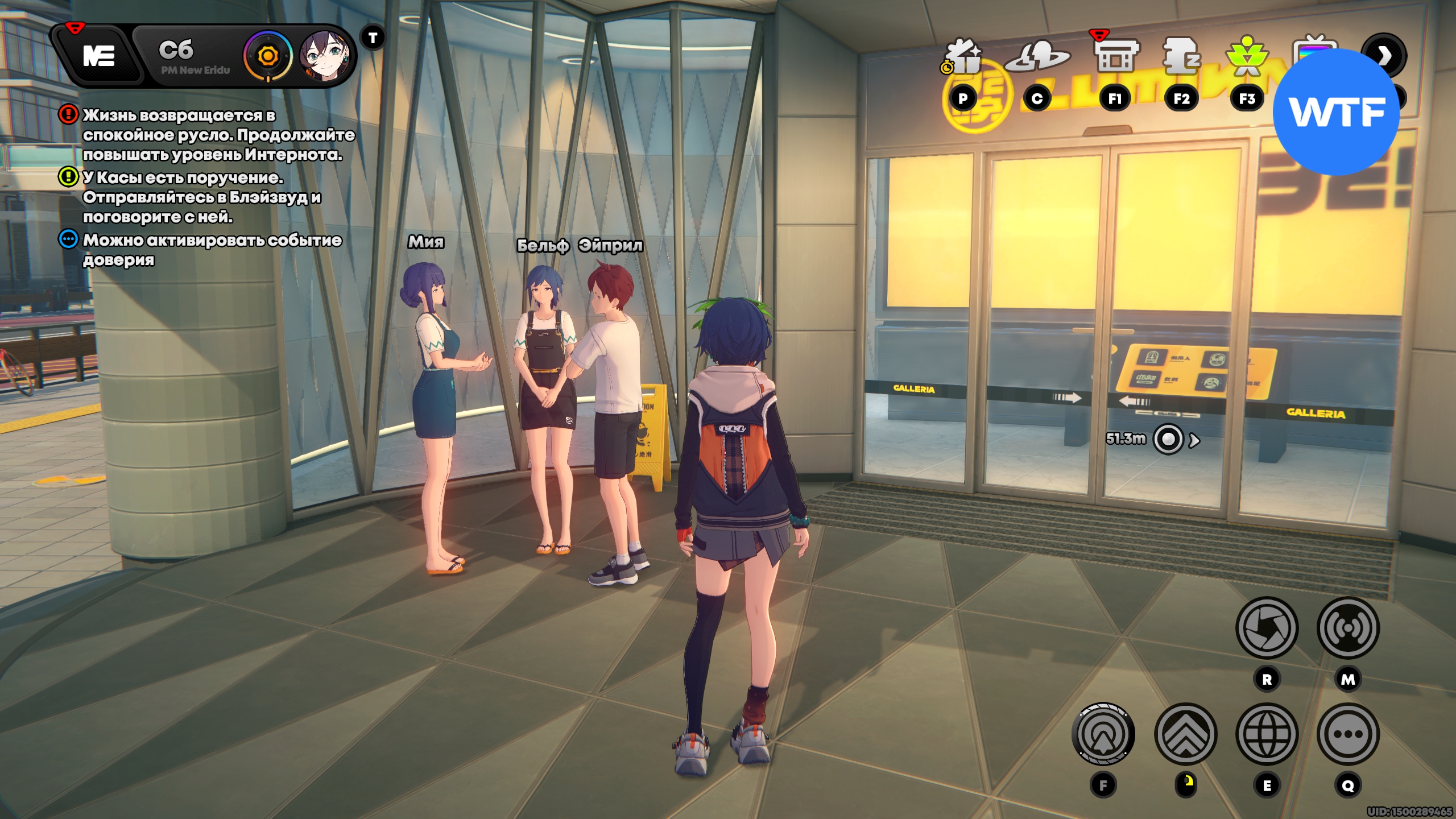Click the quest waypoint distance marker
Image resolution: width=1456 pixels, height=819 pixels.
pyautogui.click(x=1168, y=439)
